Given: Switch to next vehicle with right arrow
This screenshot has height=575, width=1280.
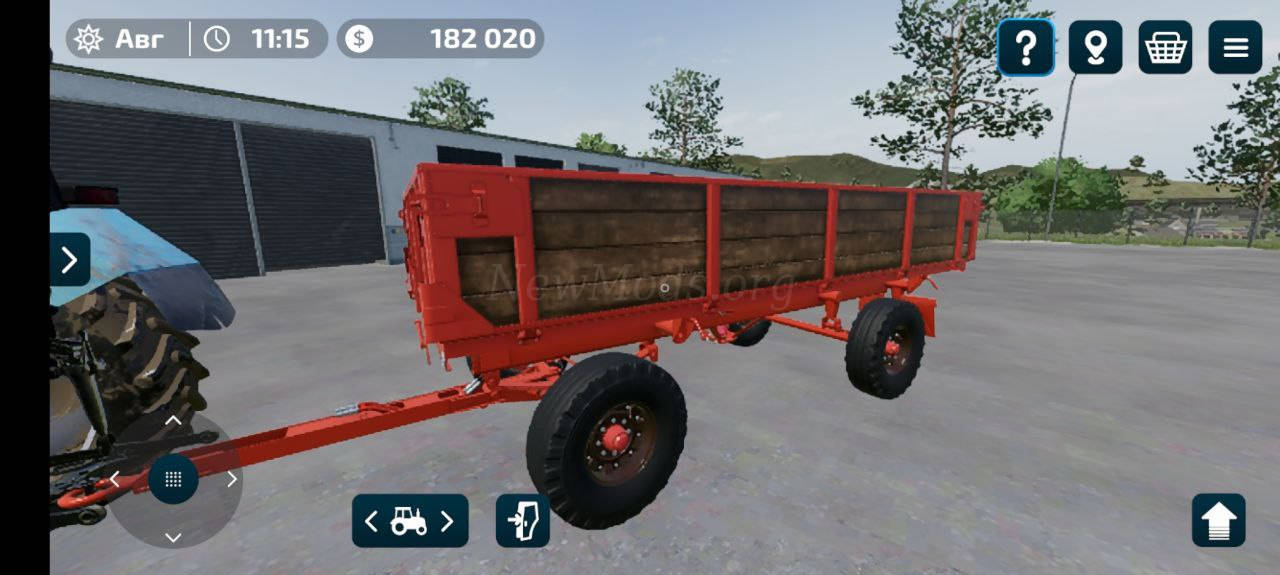Looking at the screenshot, I should tap(447, 521).
